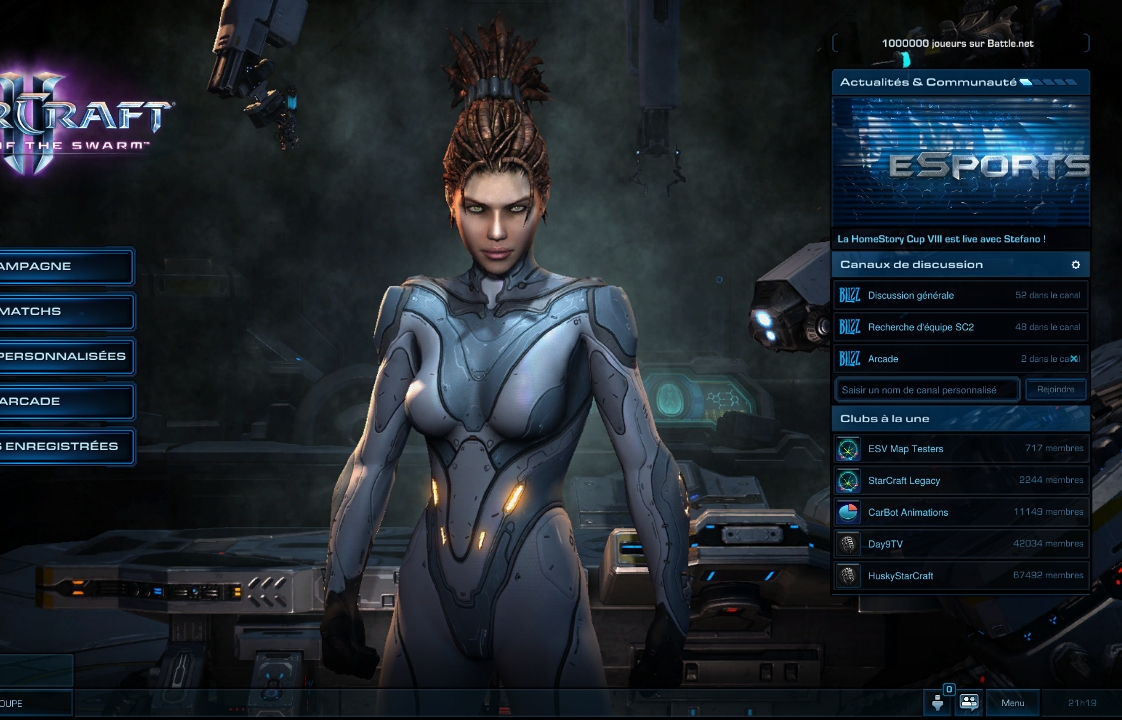This screenshot has width=1122, height=720.
Task: Open chat channel settings gear
Action: 1076,265
